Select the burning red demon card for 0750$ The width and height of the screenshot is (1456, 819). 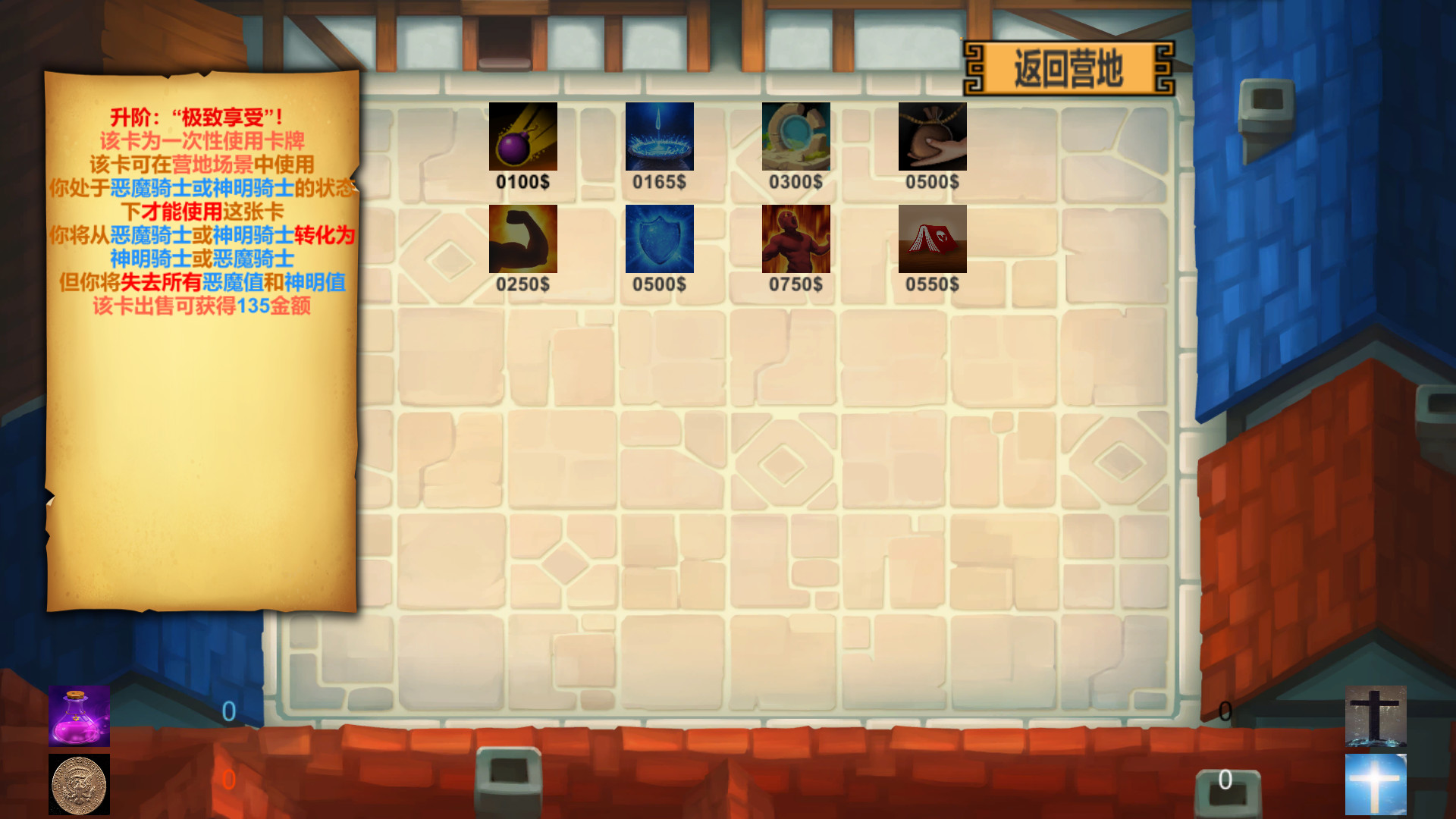point(795,240)
